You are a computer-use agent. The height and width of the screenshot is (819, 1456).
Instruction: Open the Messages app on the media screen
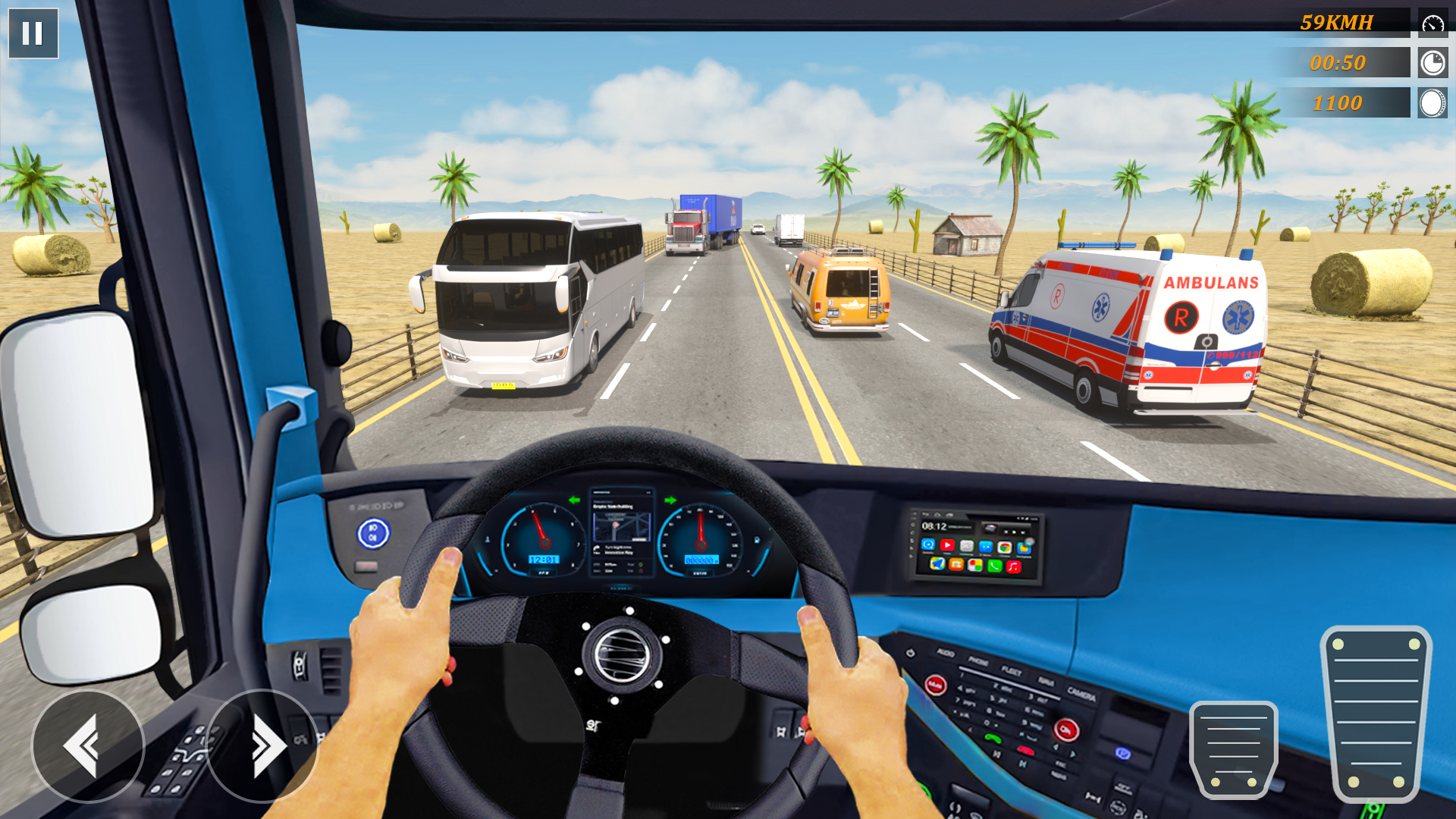pyautogui.click(x=966, y=546)
